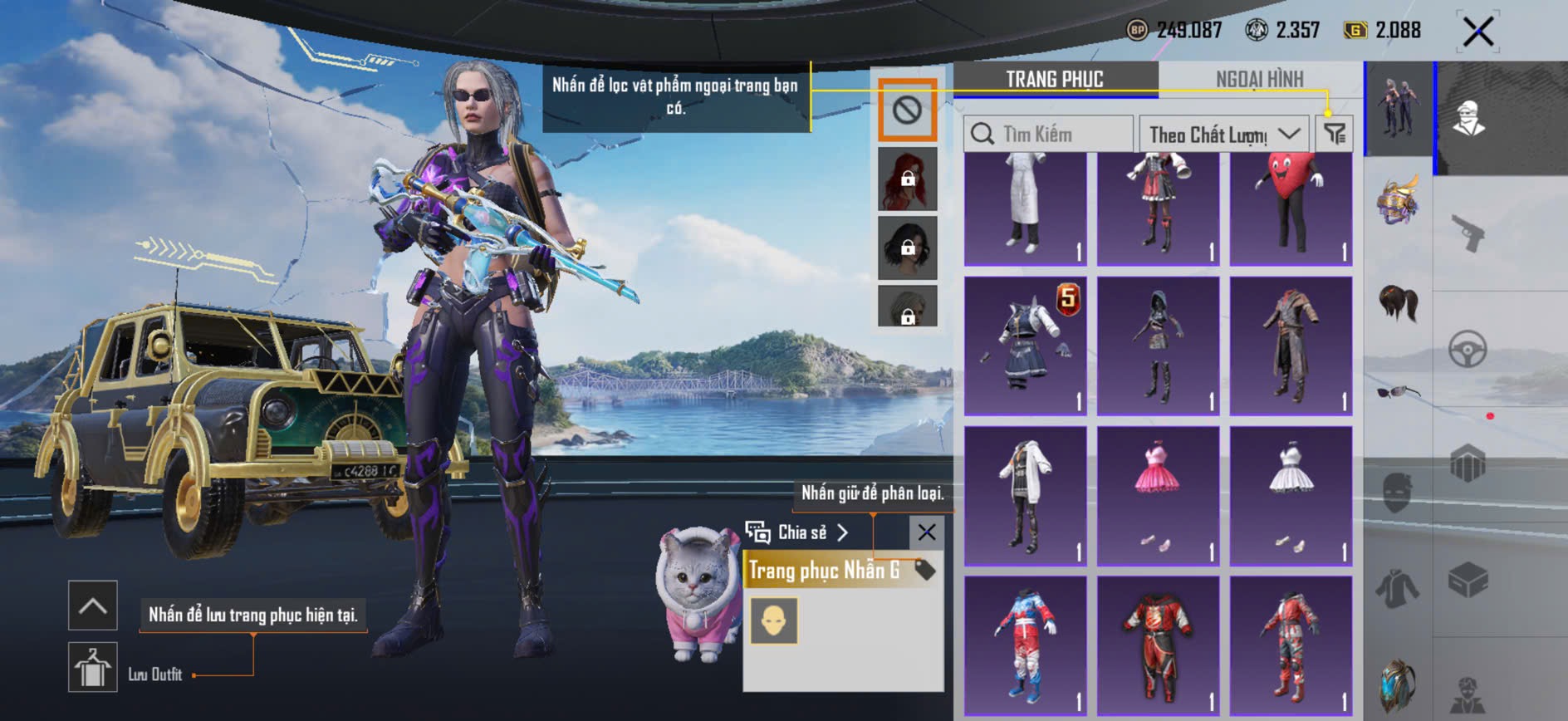Viewport: 1568px width, 721px height.
Task: Open the pistol weapon skins category
Action: pos(1468,233)
